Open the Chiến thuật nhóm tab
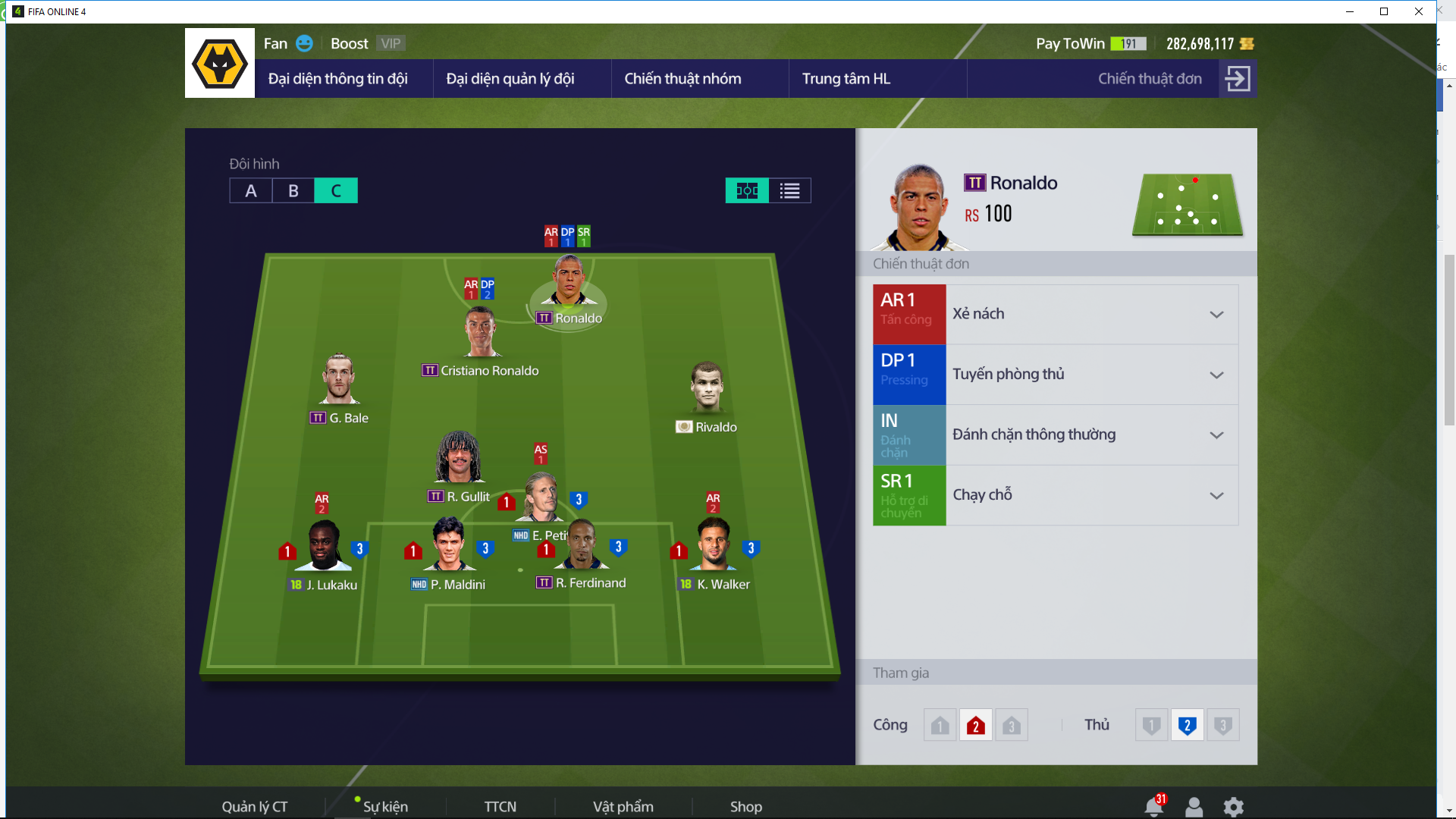The width and height of the screenshot is (1456, 819). tap(682, 79)
